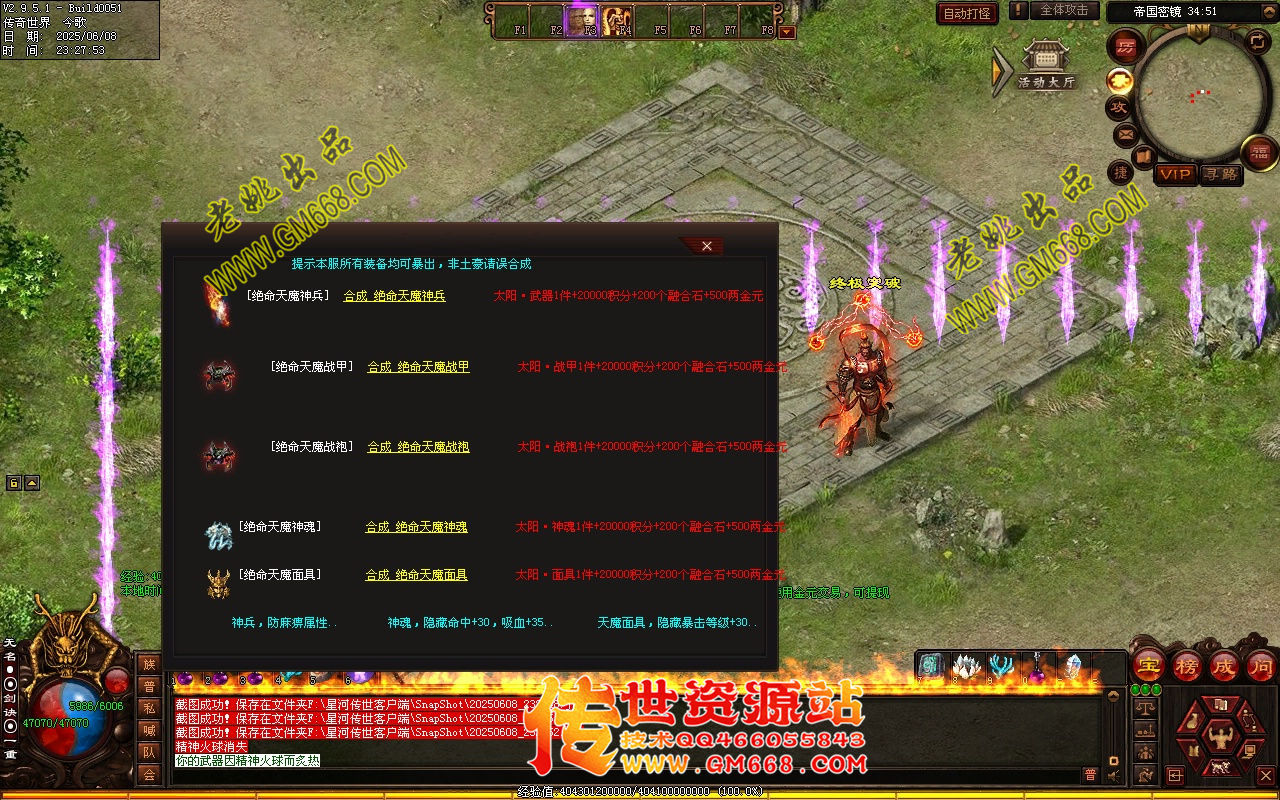Select the 队 team chat channel
The width and height of the screenshot is (1280, 800).
[149, 752]
